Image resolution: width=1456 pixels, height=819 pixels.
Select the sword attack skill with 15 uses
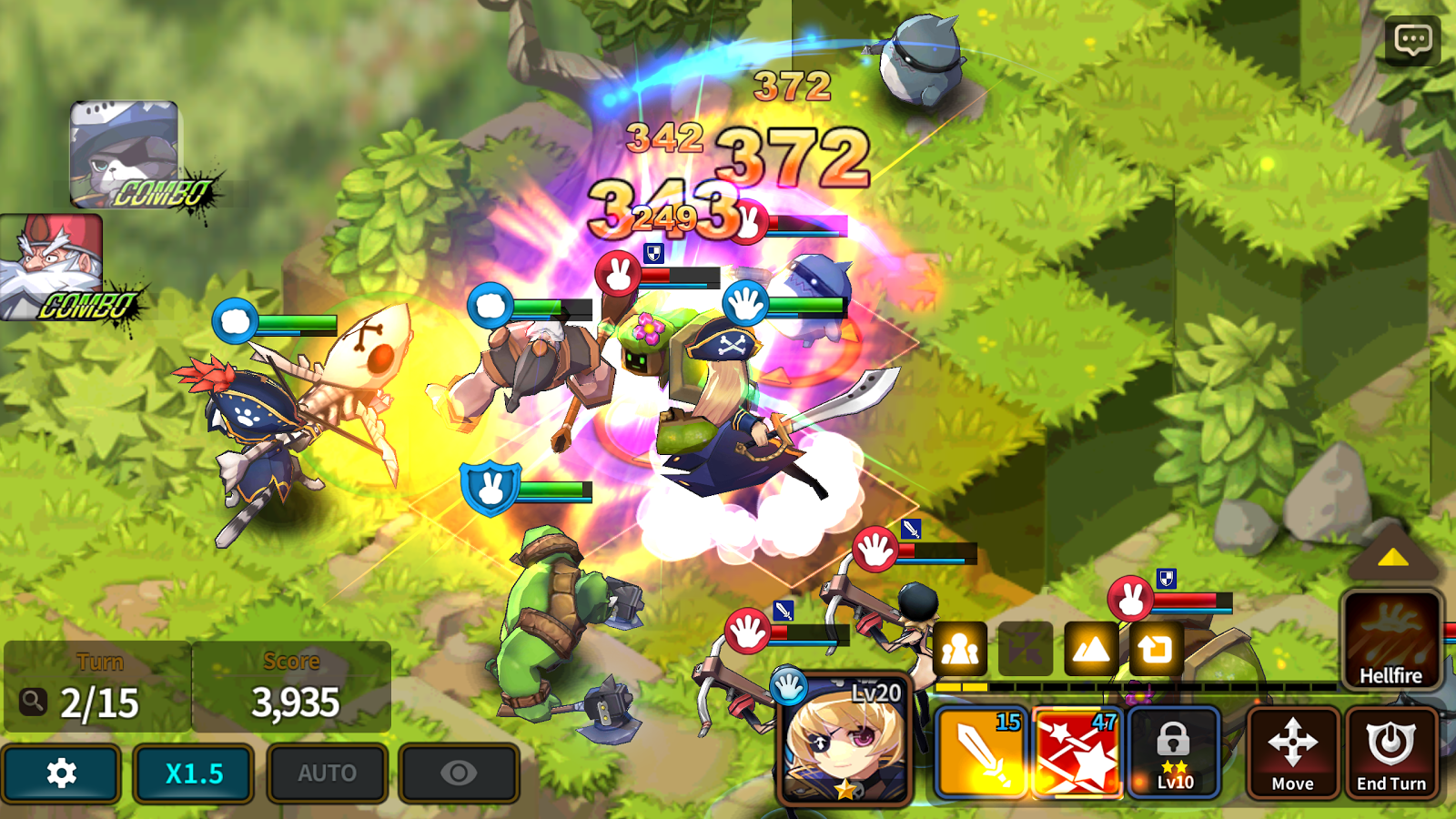[981, 751]
